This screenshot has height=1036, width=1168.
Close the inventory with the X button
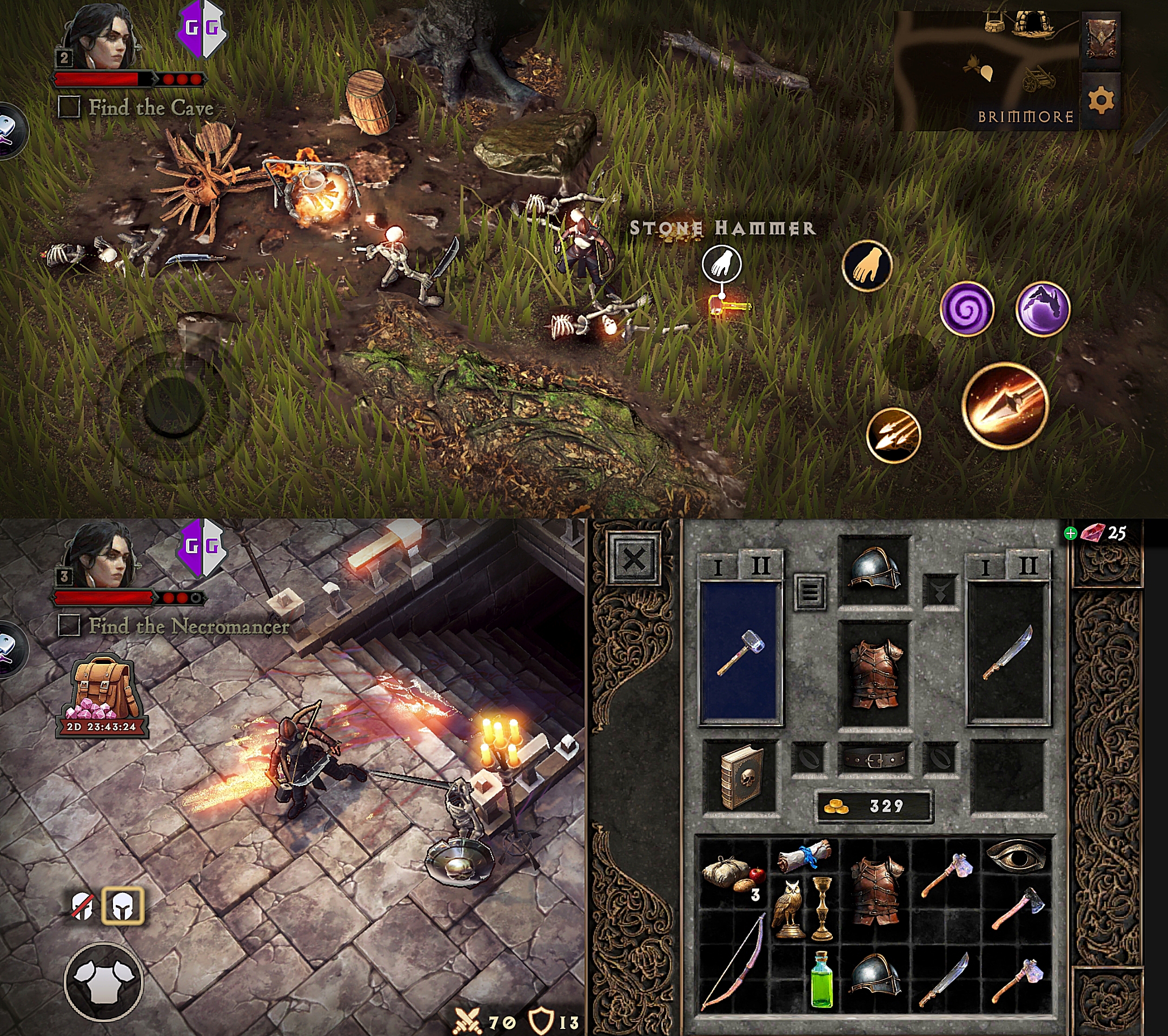[633, 559]
